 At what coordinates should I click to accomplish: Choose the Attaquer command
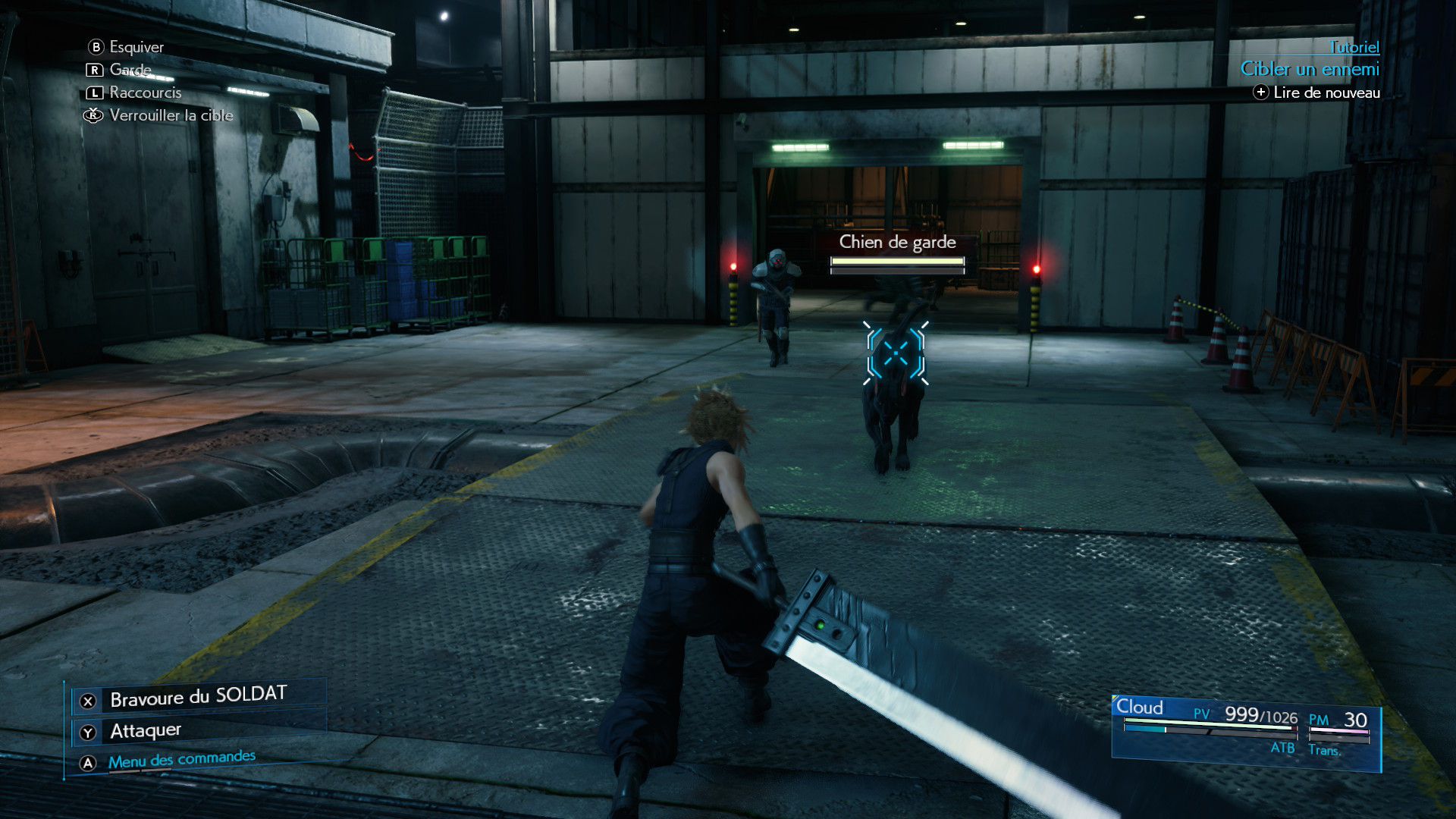[x=146, y=730]
